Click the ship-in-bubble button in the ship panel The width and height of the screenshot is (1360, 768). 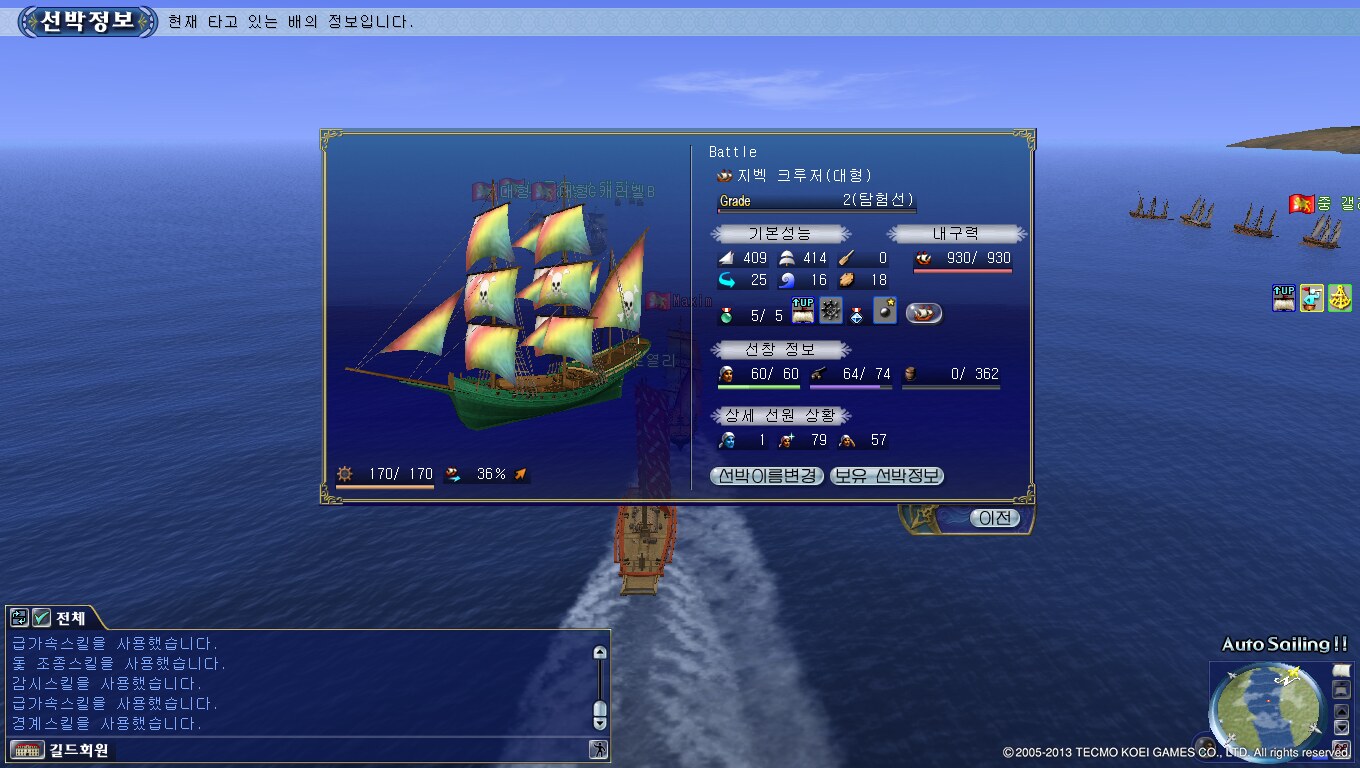(924, 314)
